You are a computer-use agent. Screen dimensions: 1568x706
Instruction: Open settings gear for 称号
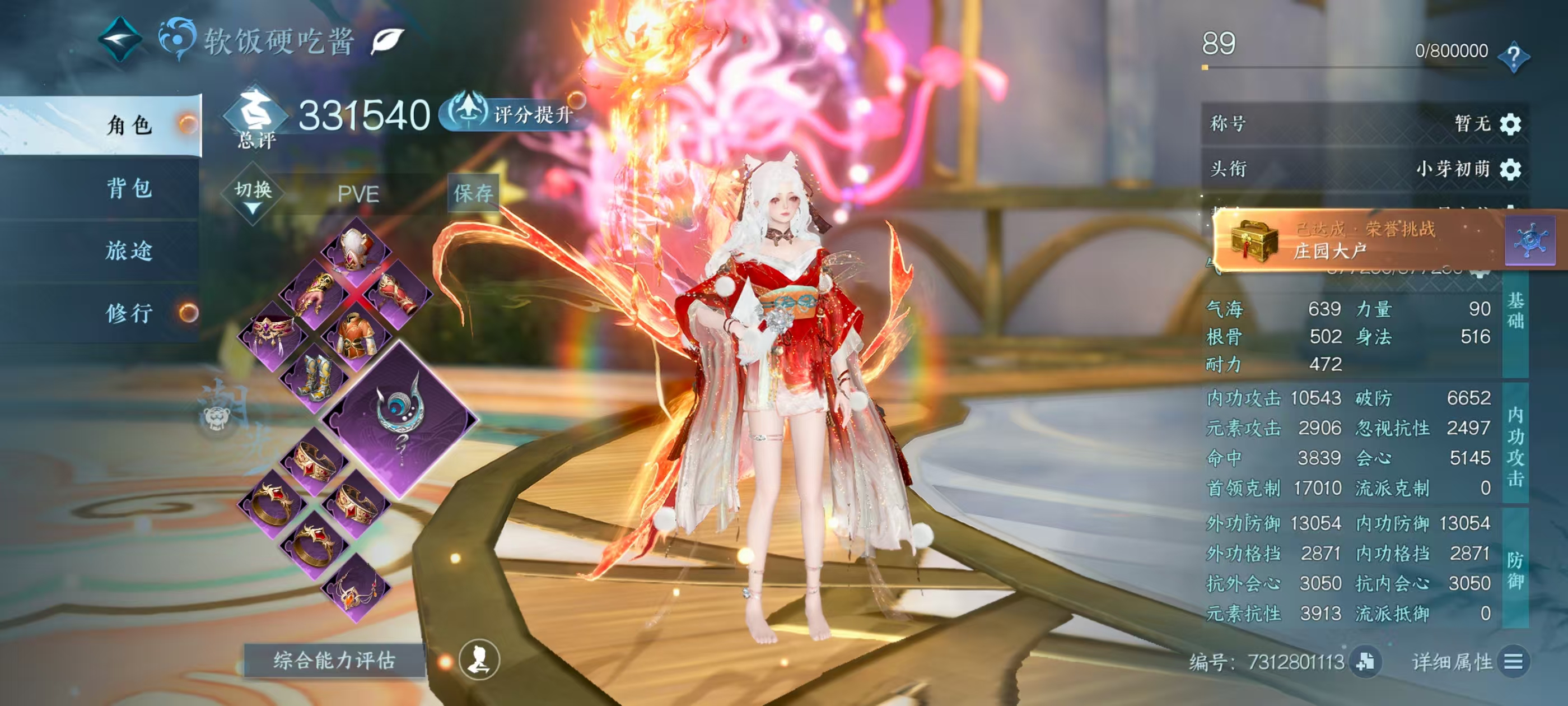coord(1510,124)
